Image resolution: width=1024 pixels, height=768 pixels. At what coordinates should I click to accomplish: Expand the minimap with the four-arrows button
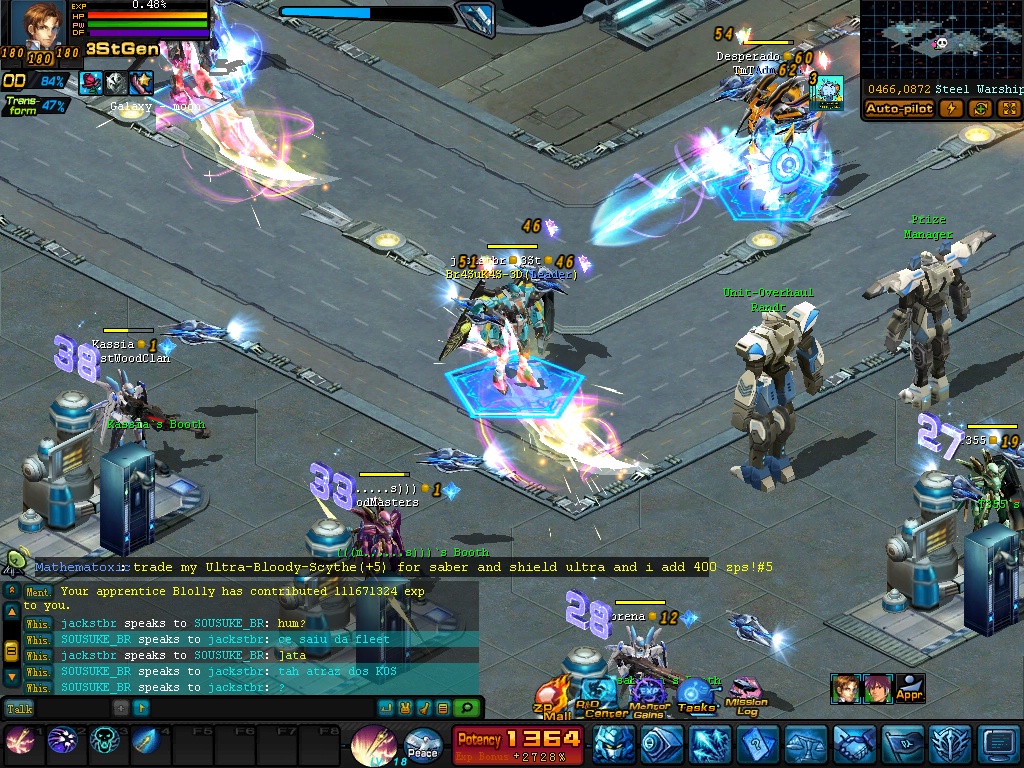pyautogui.click(x=1008, y=109)
